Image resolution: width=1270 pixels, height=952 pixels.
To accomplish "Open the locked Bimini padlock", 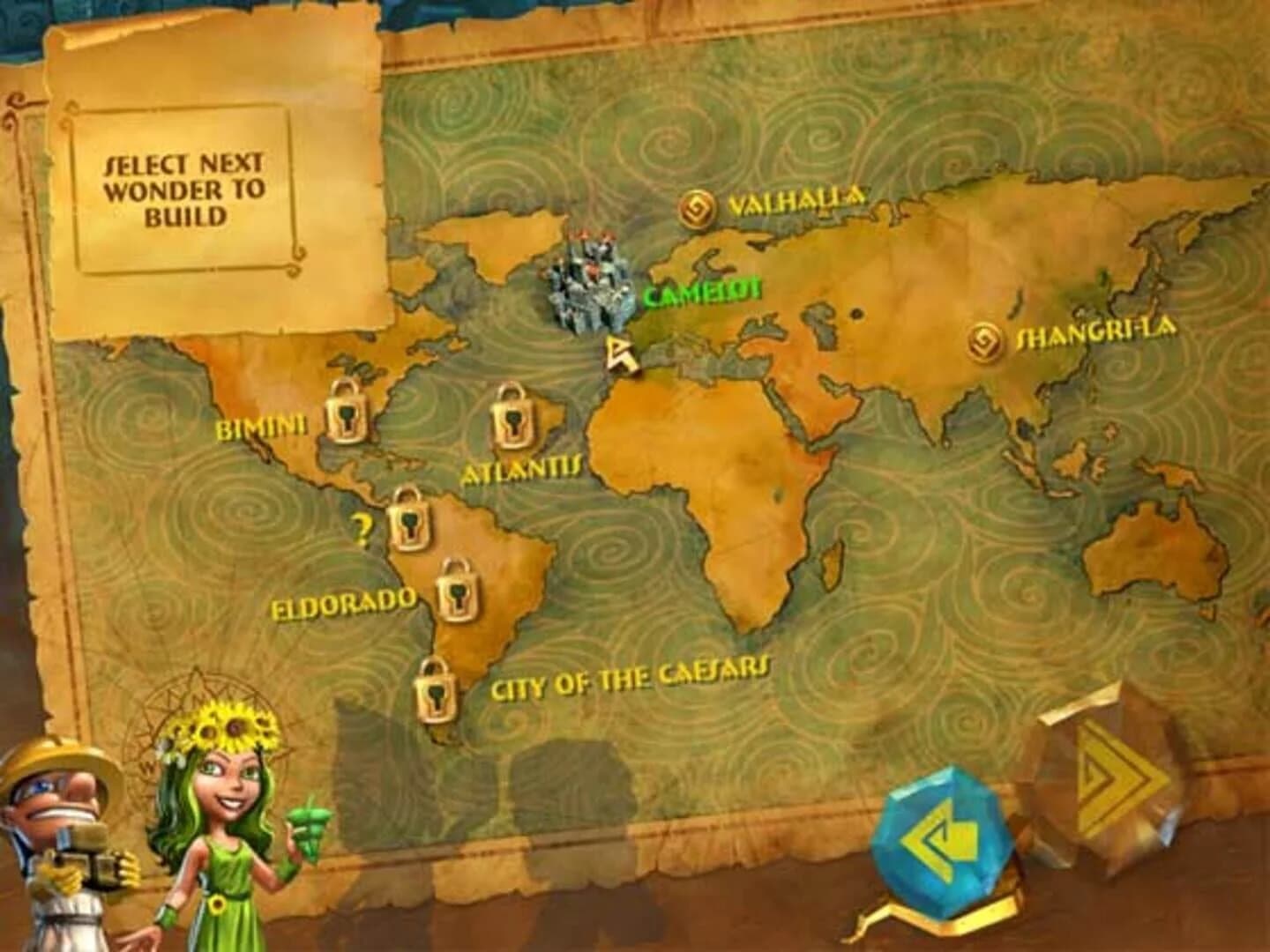I will [x=347, y=413].
